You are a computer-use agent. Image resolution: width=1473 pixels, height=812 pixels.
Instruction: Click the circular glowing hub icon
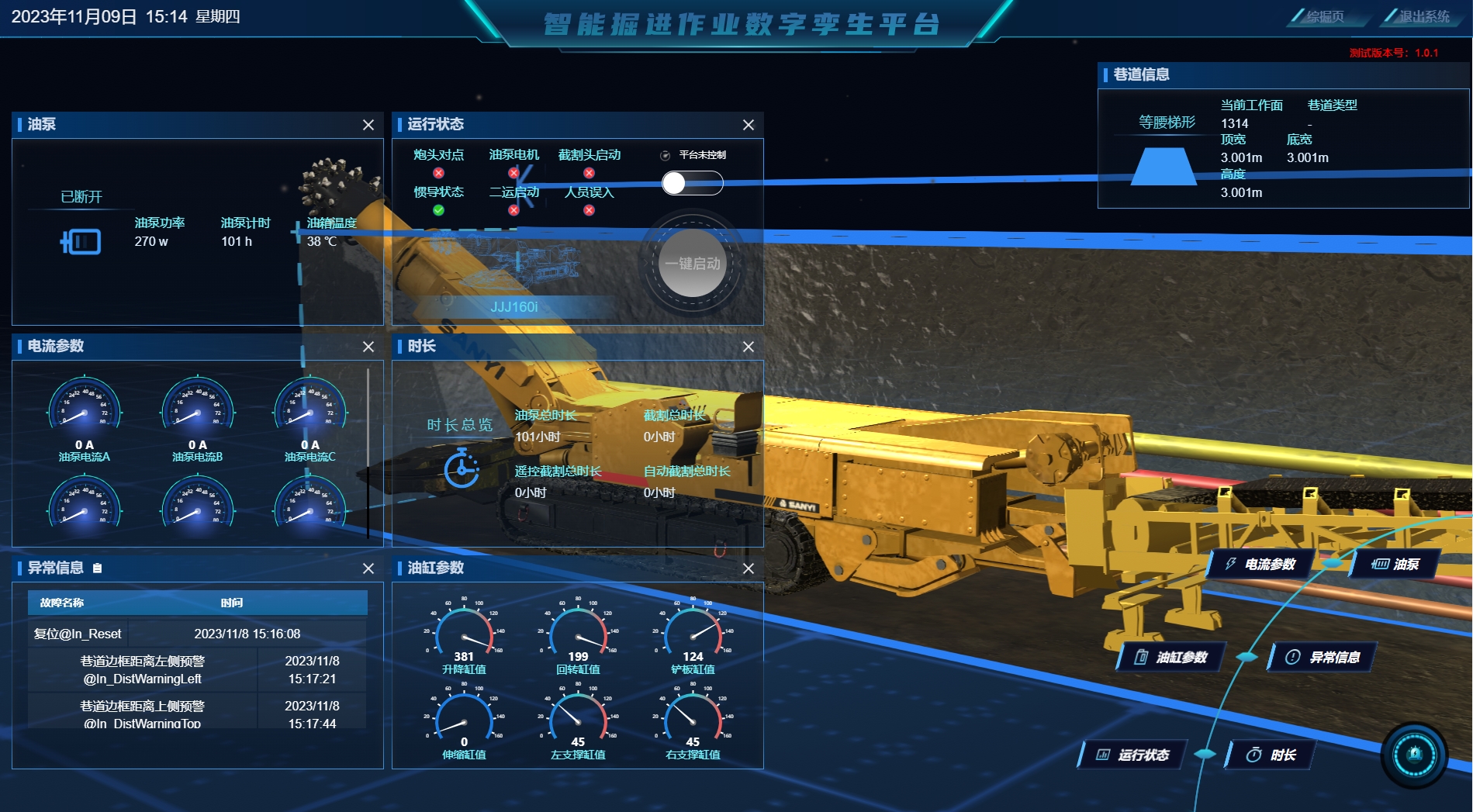(1414, 755)
